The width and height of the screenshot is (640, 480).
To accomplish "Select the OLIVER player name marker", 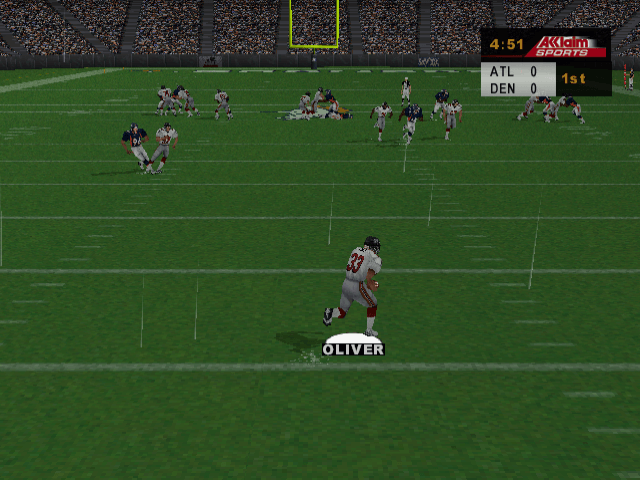I will [353, 348].
